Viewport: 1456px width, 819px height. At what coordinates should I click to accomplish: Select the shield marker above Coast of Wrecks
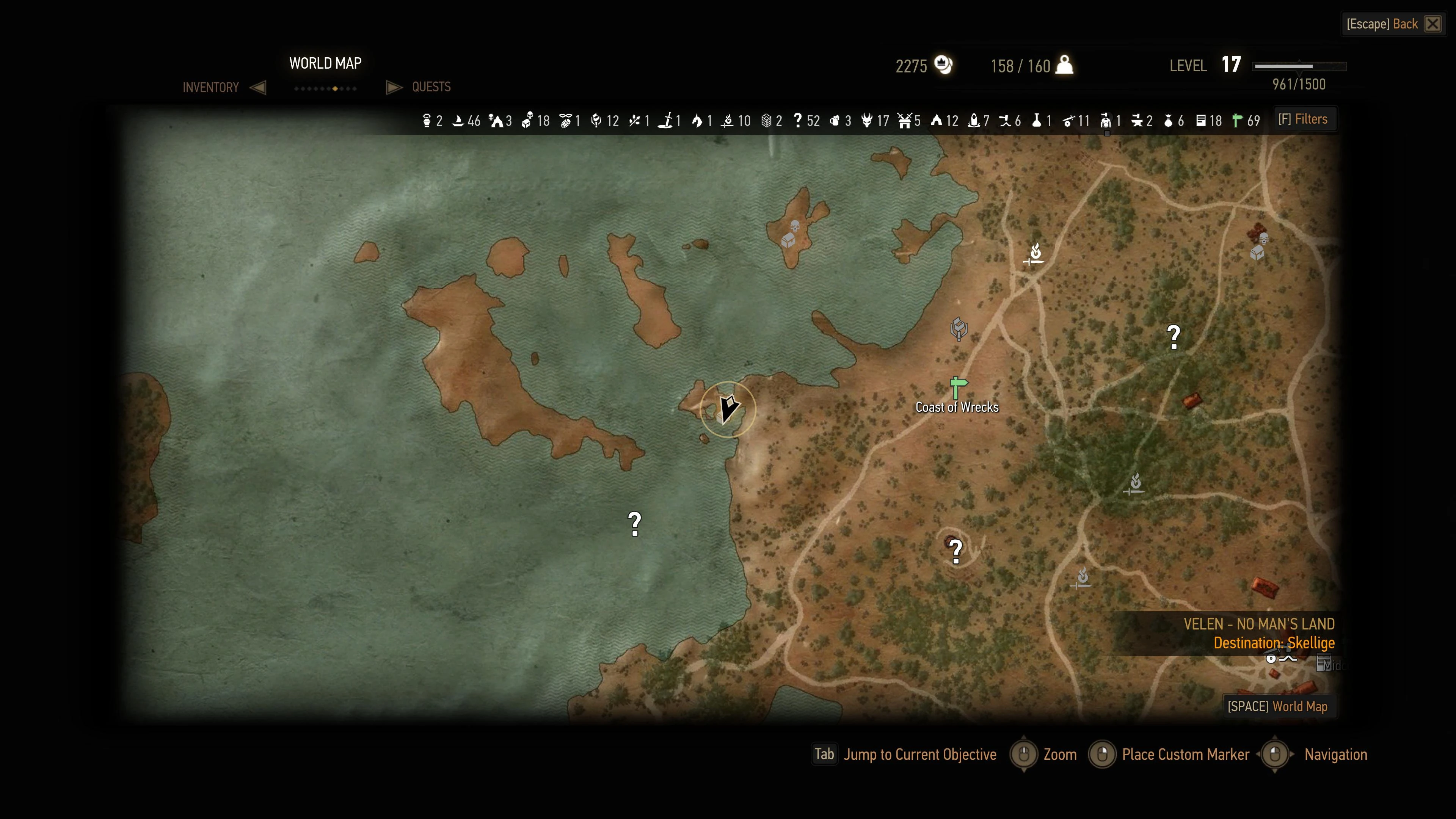tap(959, 328)
